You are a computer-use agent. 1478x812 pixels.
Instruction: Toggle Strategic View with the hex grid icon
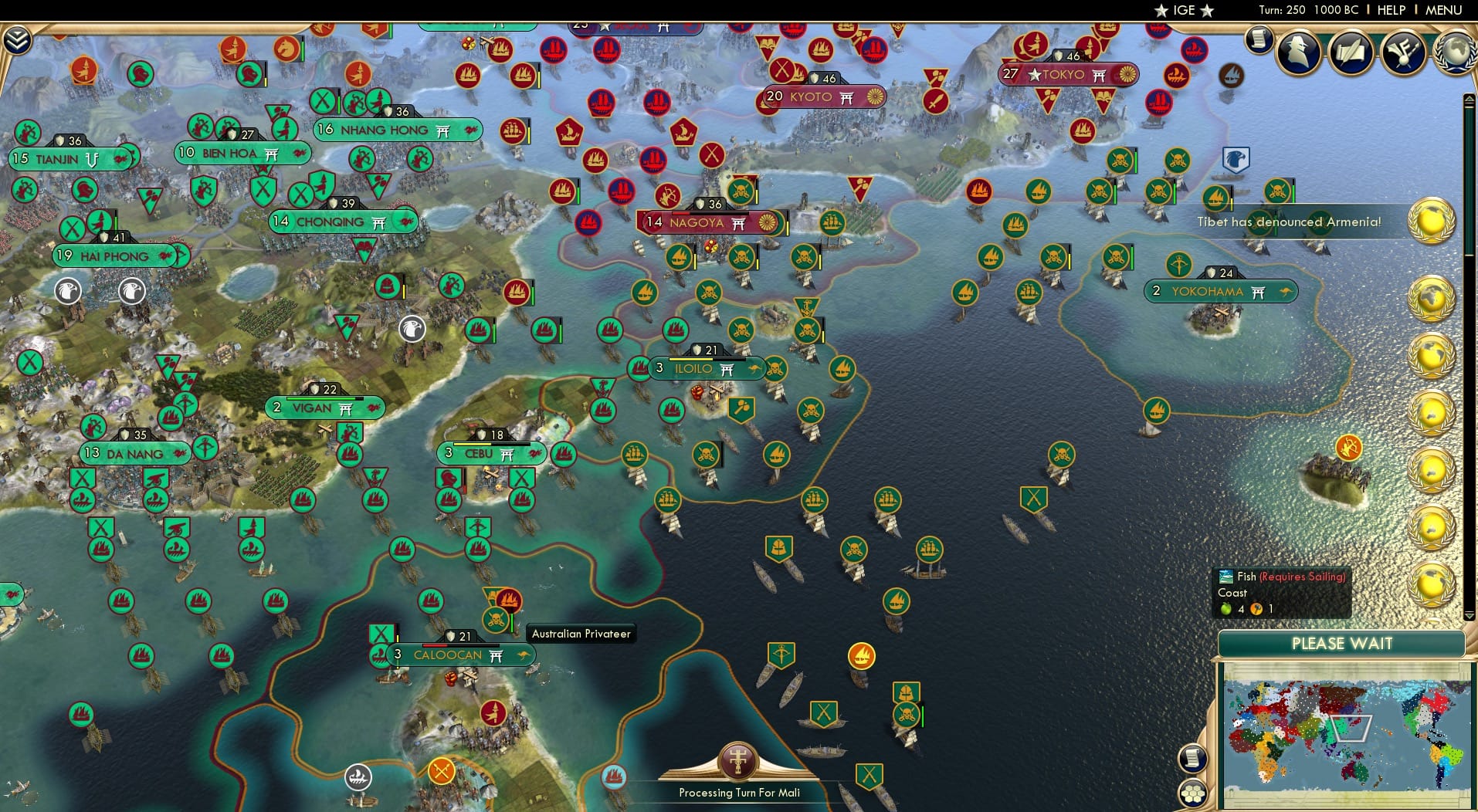[x=1193, y=793]
